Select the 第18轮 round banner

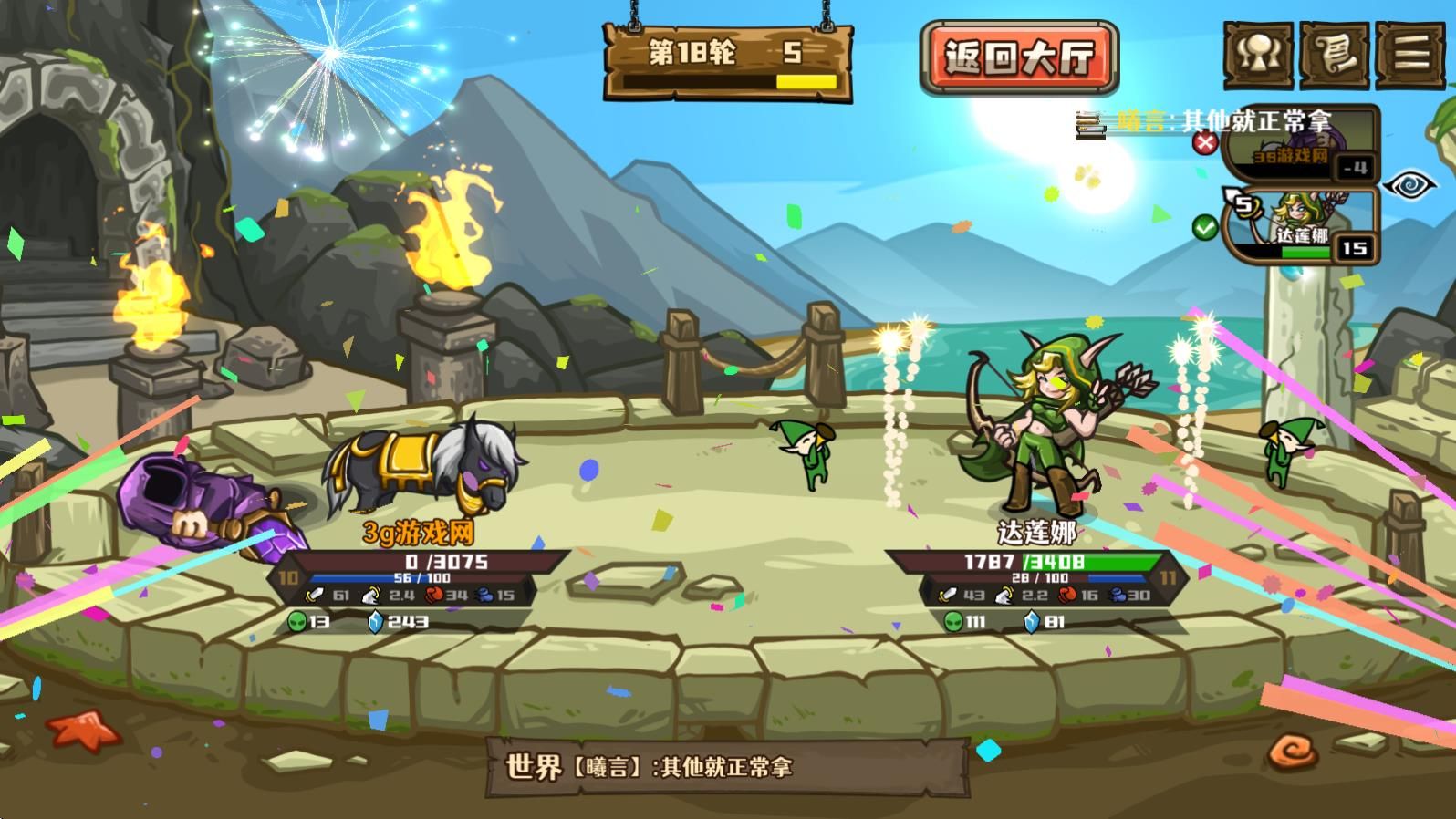pyautogui.click(x=725, y=57)
